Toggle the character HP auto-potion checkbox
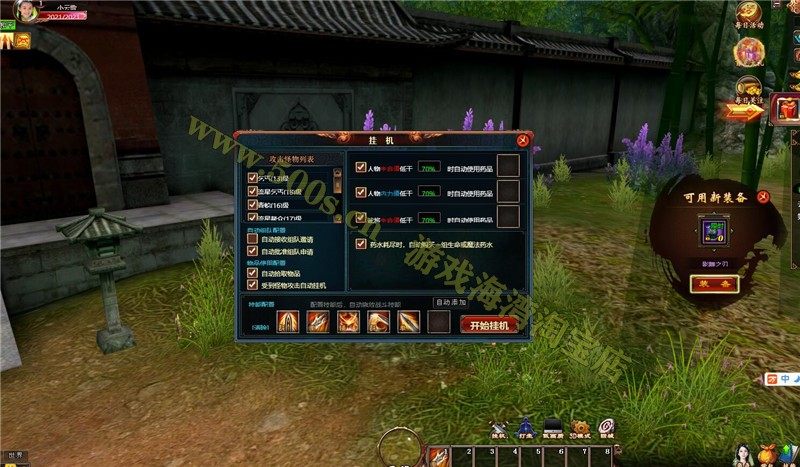This screenshot has height=467, width=800. pos(361,166)
